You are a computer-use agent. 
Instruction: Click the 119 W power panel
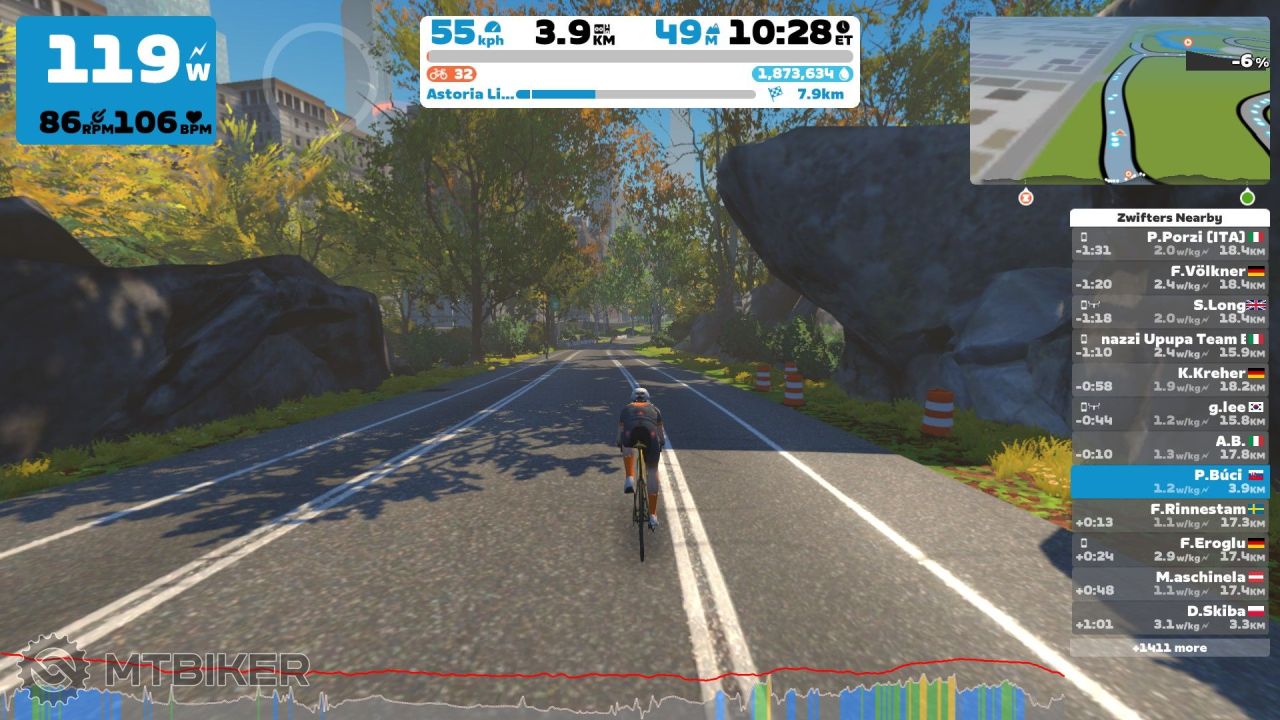click(x=115, y=80)
